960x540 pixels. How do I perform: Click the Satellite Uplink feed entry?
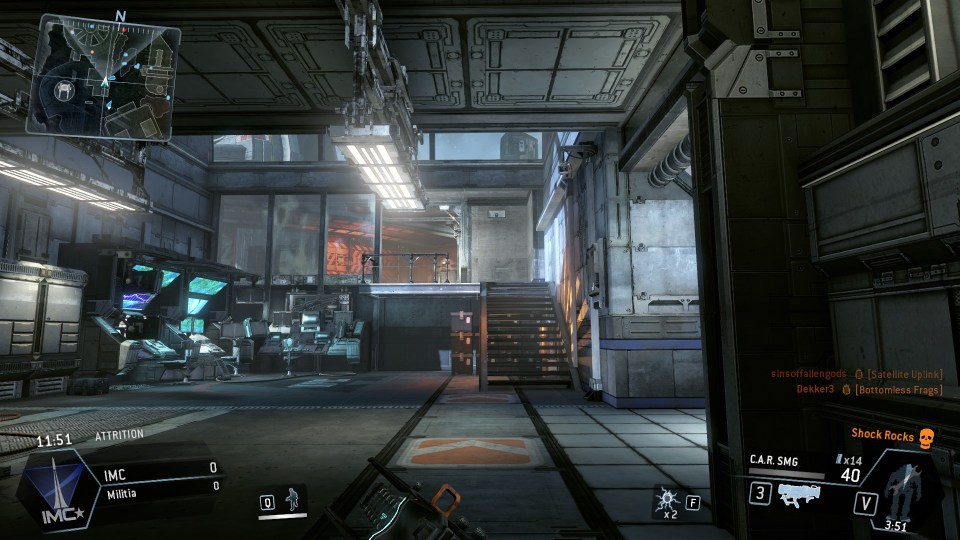(x=856, y=374)
